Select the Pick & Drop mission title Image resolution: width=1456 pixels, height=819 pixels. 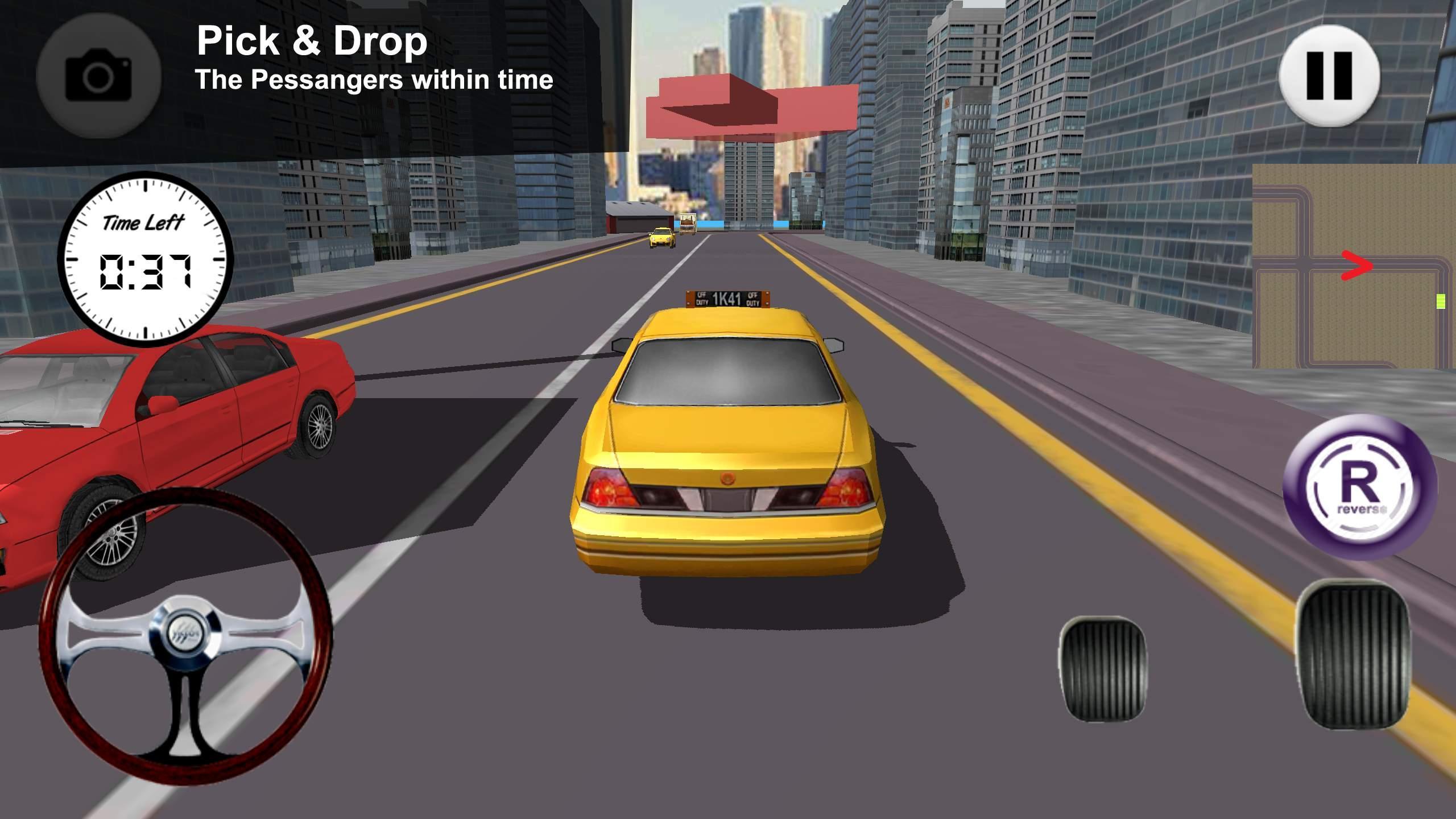pos(312,41)
